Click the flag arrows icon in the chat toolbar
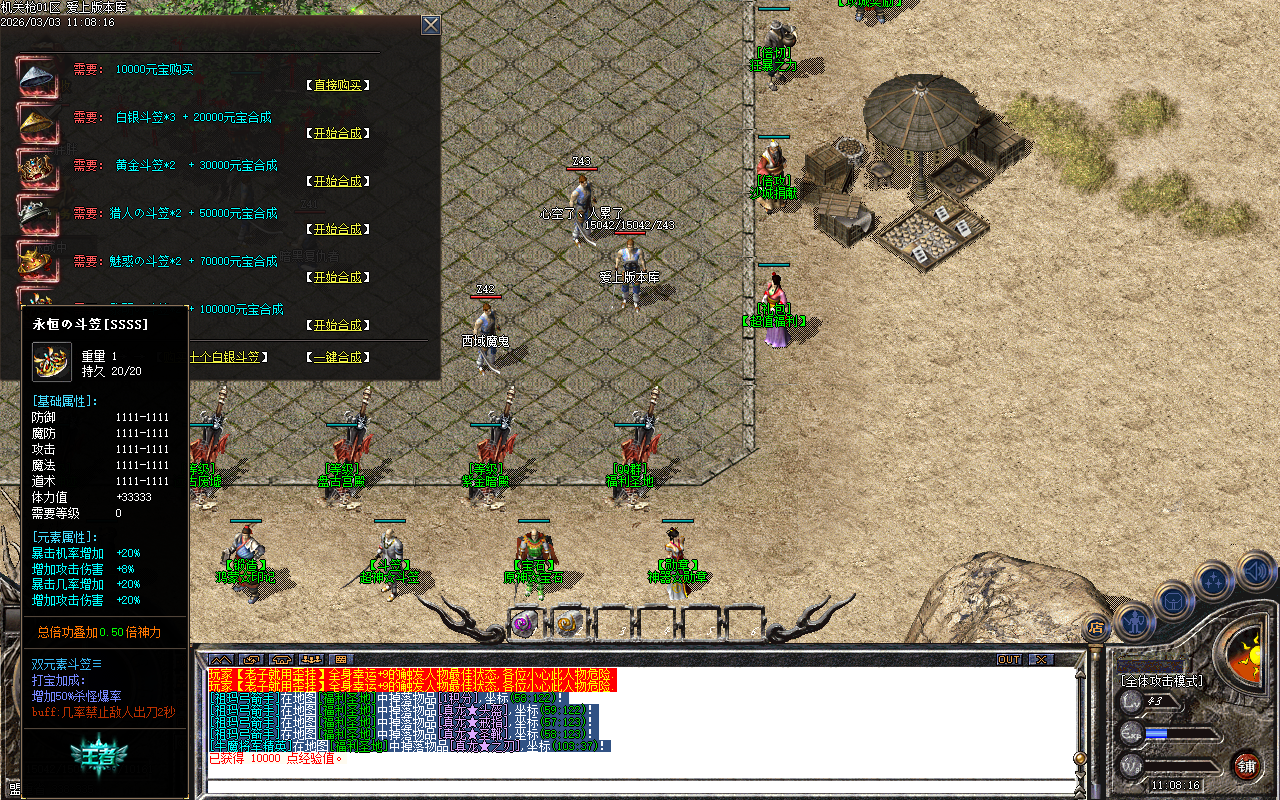Image resolution: width=1280 pixels, height=800 pixels. [250, 659]
